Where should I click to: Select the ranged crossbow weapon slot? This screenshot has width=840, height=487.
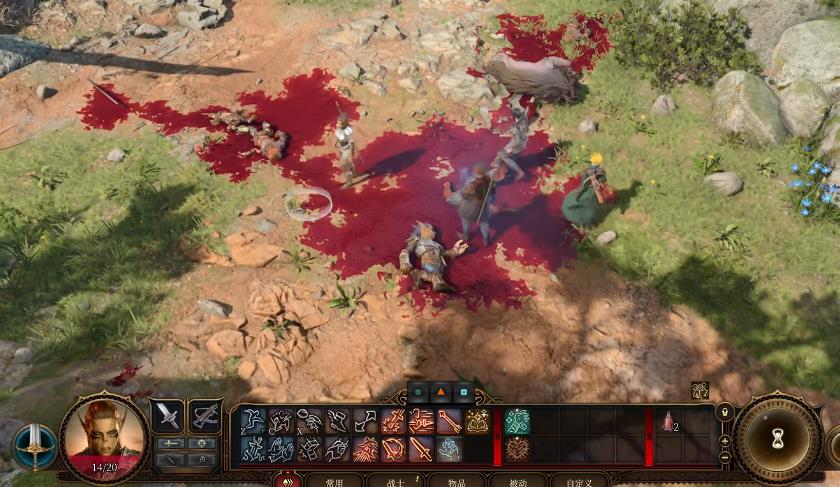(x=205, y=416)
